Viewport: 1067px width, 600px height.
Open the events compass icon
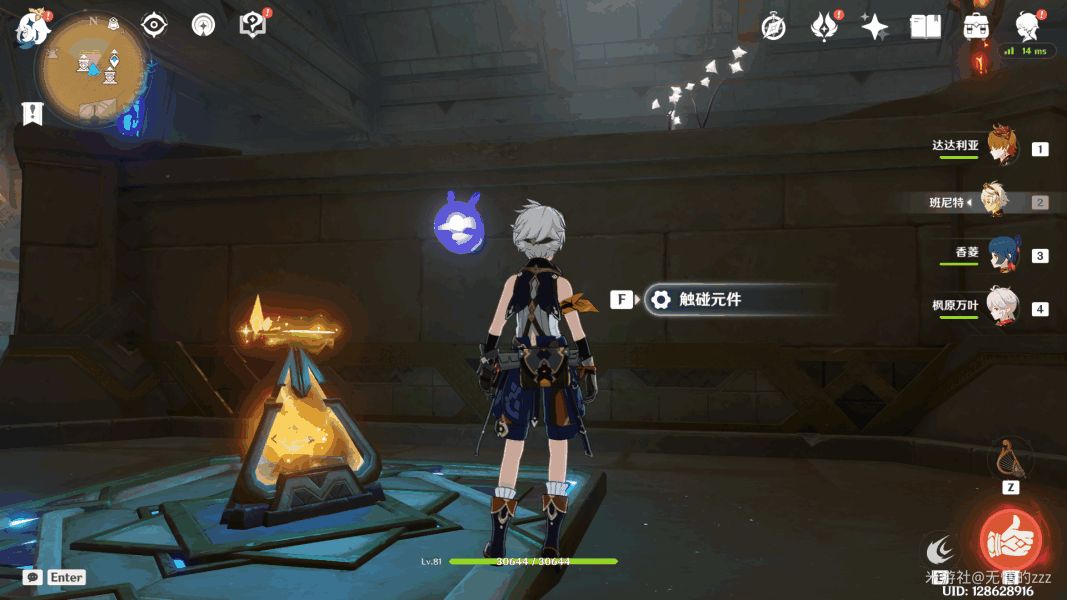point(773,27)
